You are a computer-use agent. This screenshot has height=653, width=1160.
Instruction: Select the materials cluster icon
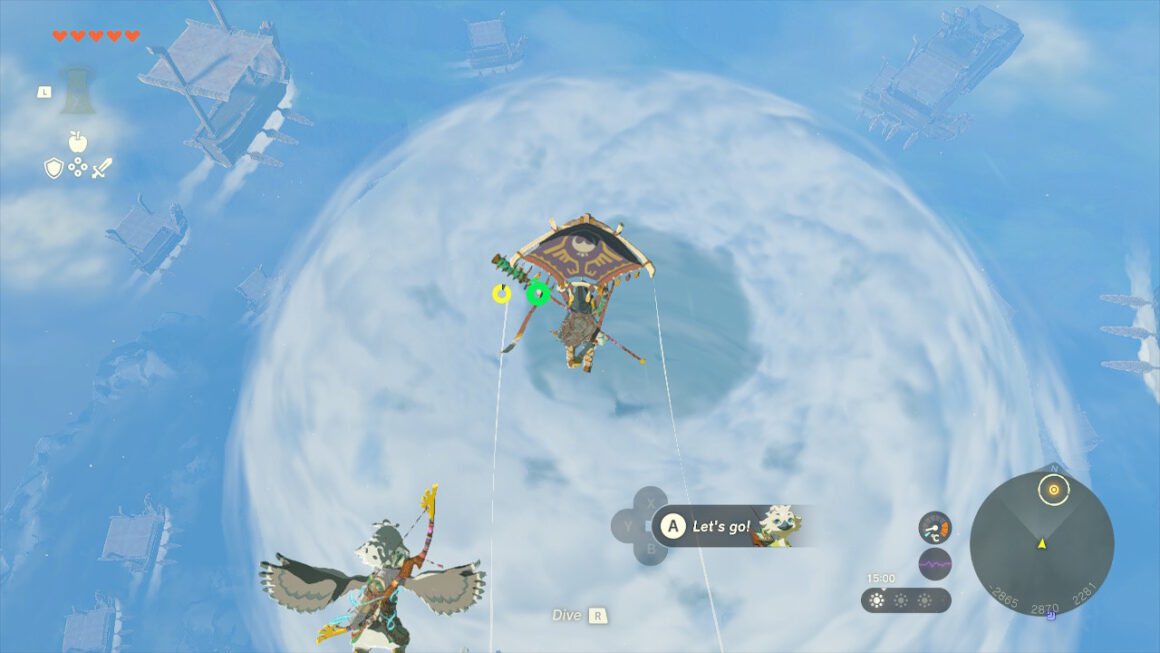tap(77, 168)
